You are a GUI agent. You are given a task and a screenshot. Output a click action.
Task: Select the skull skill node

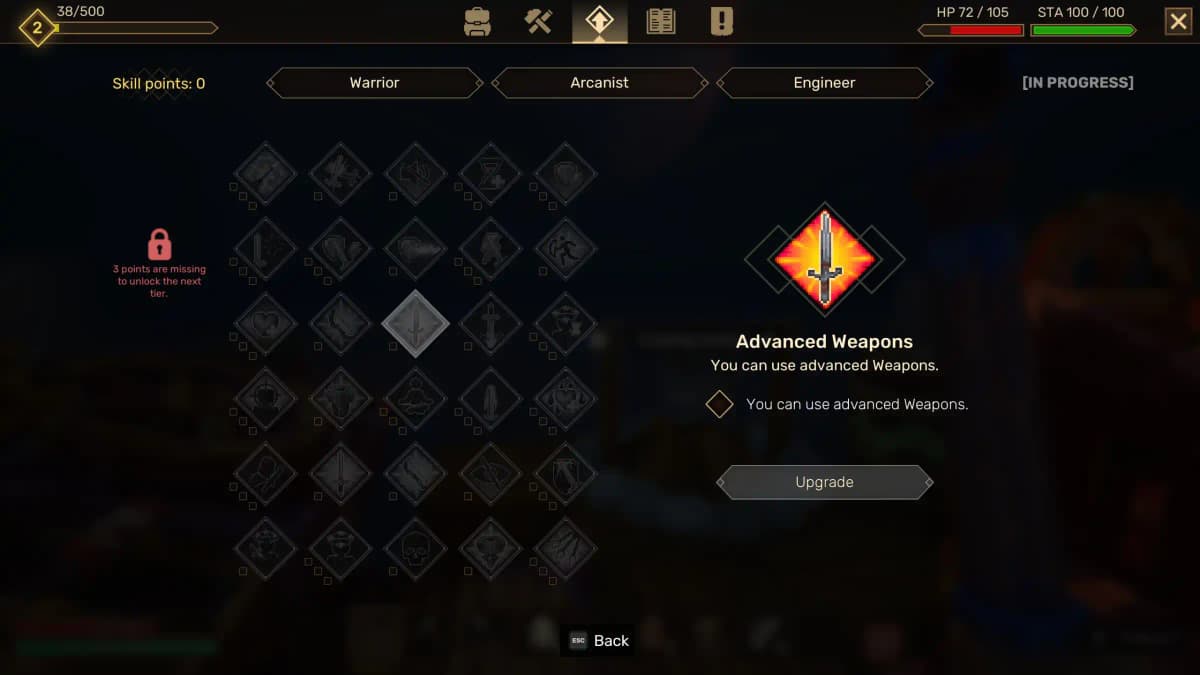(415, 549)
